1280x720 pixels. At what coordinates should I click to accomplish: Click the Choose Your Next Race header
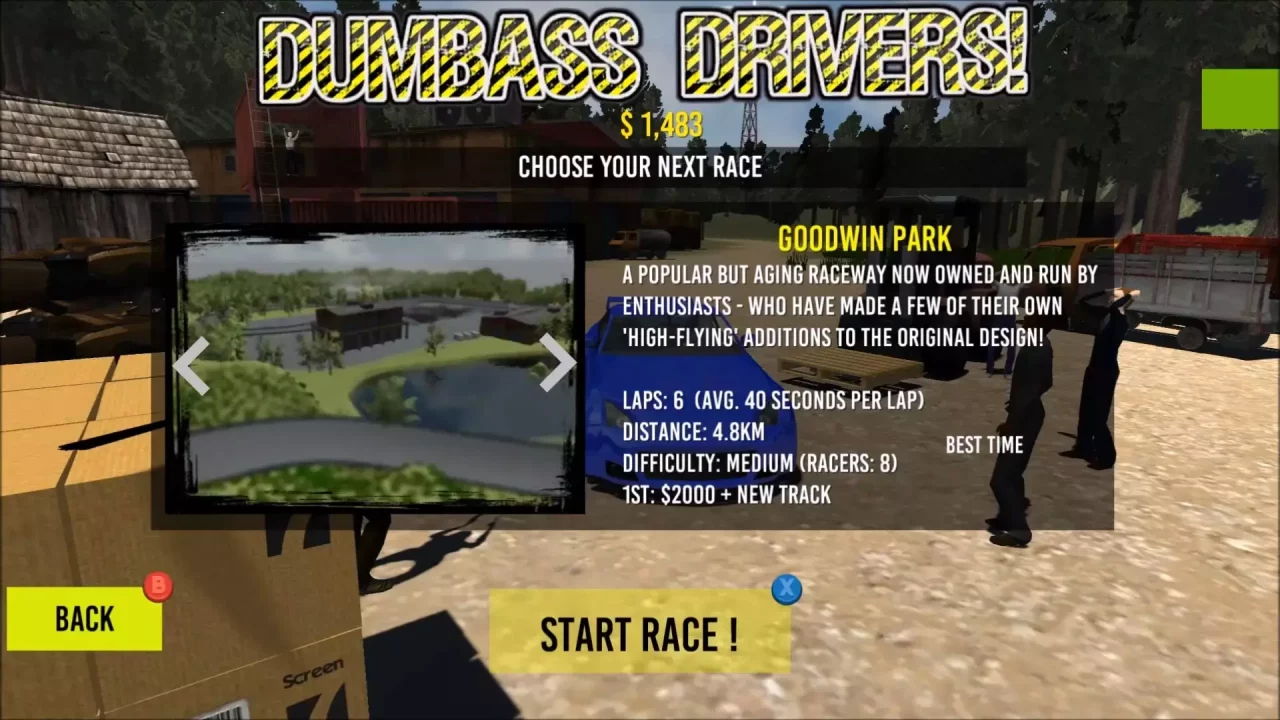pyautogui.click(x=640, y=167)
